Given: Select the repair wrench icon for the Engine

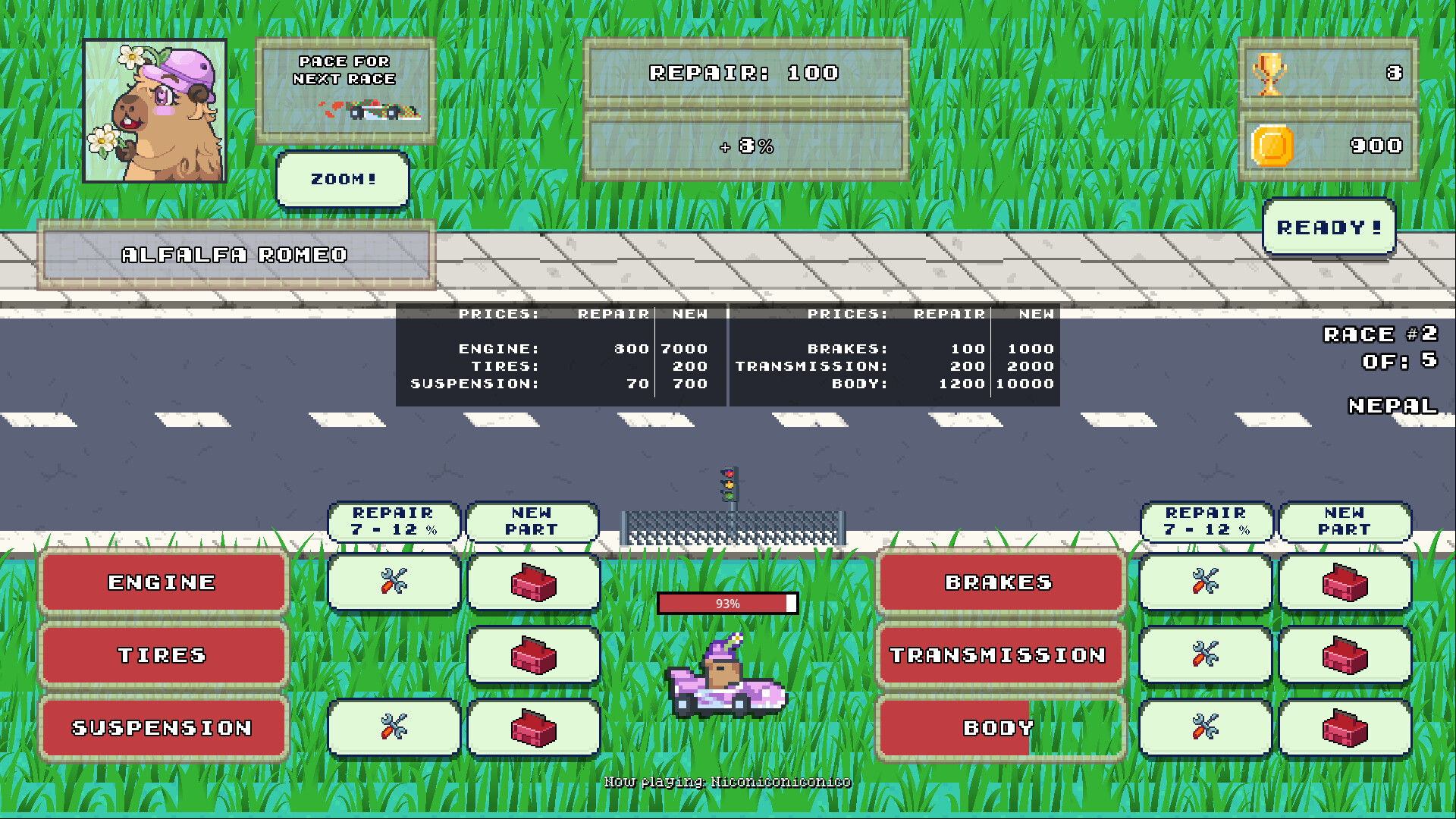Looking at the screenshot, I should pos(393,582).
